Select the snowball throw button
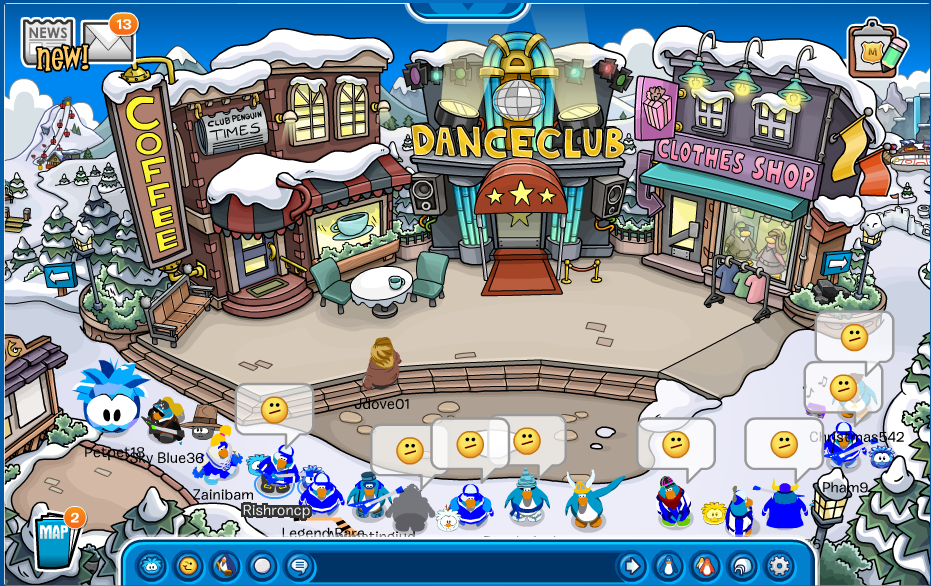This screenshot has width=931, height=586. point(261,566)
